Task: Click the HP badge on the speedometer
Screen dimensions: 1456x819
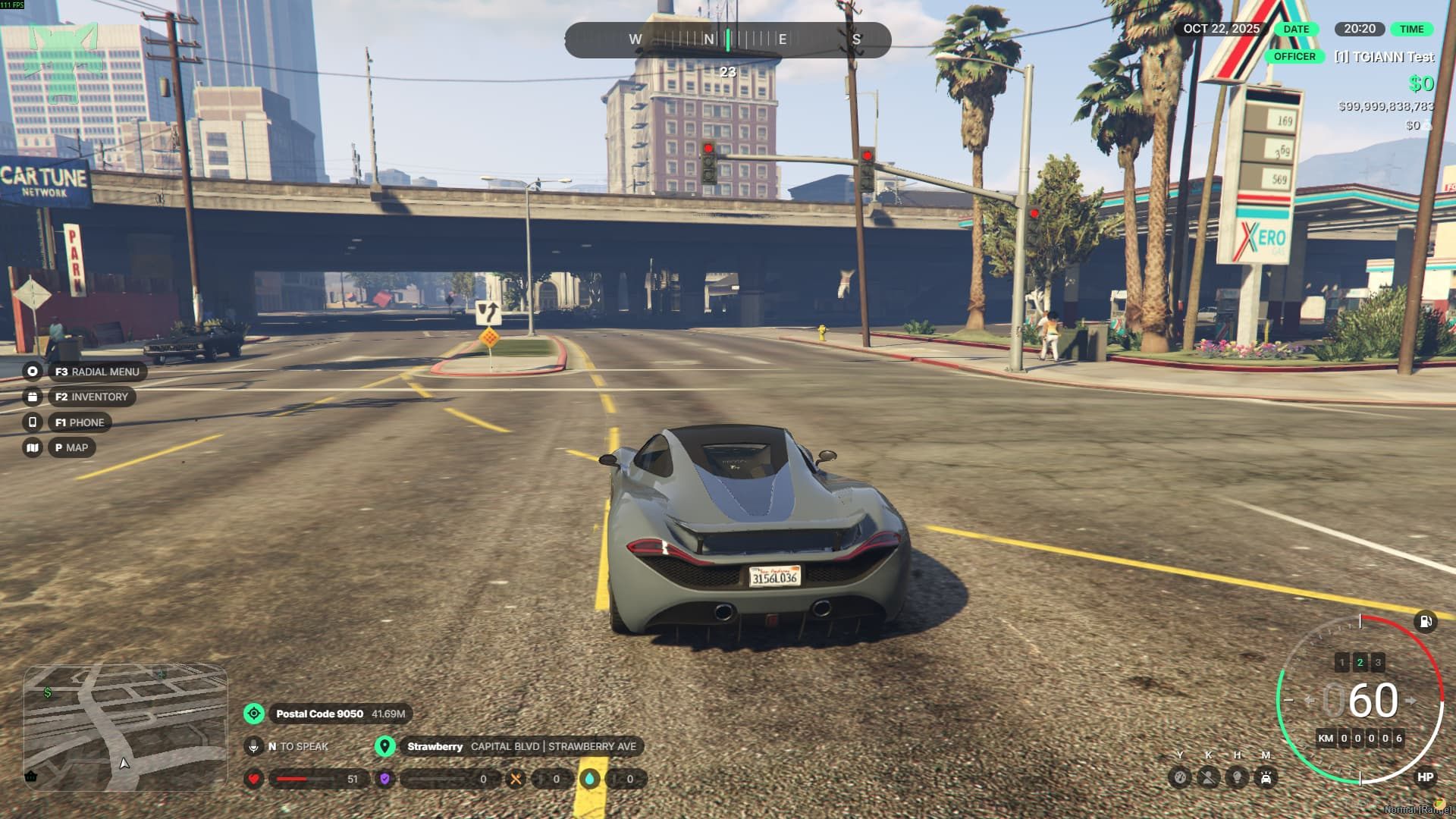Action: coord(1426,777)
